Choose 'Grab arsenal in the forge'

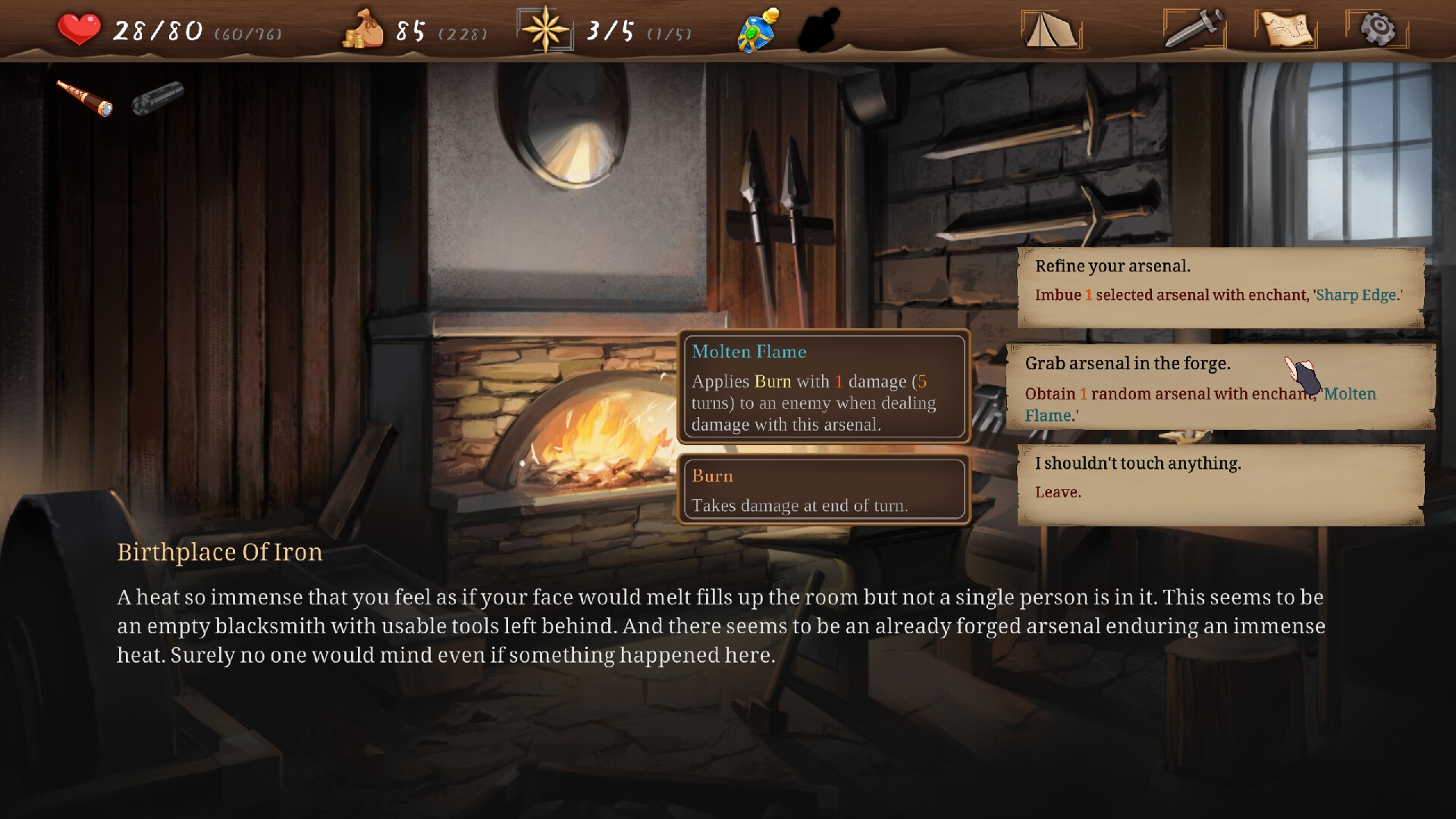point(1213,387)
